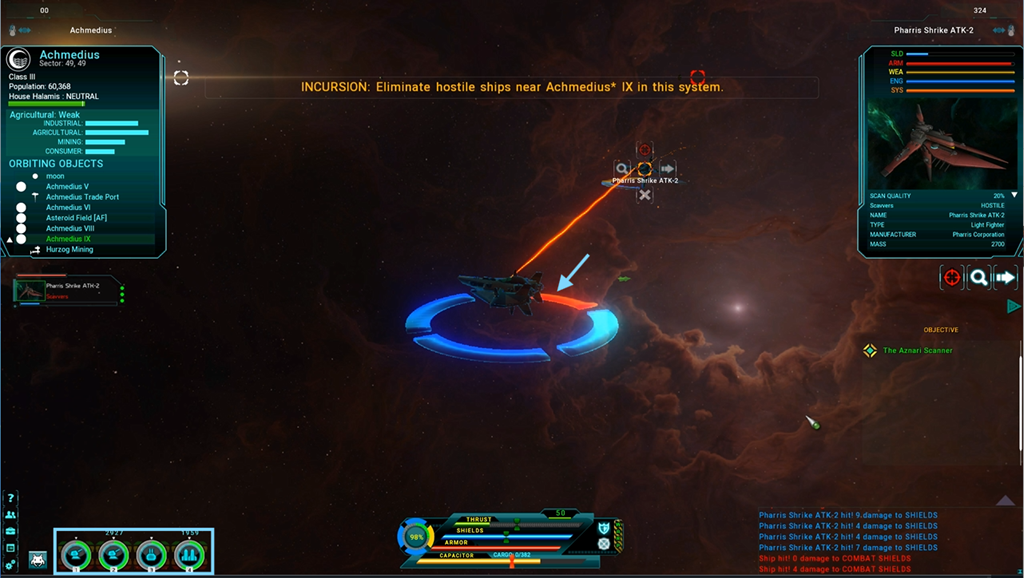Select Asteroid Field [AF] in the list
This screenshot has width=1024, height=578.
[76, 218]
